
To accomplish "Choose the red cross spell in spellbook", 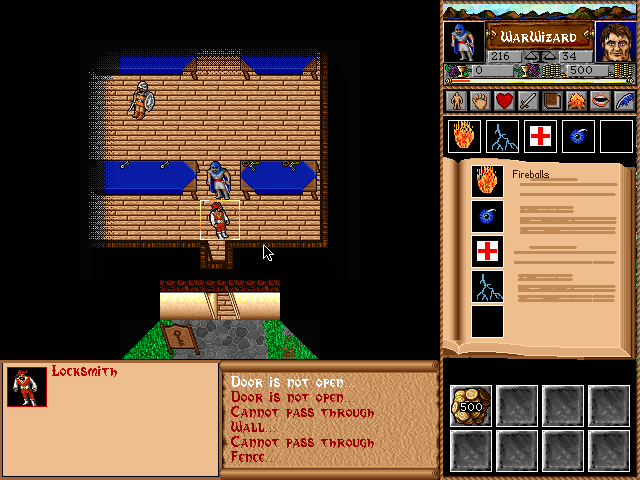I will tap(487, 251).
